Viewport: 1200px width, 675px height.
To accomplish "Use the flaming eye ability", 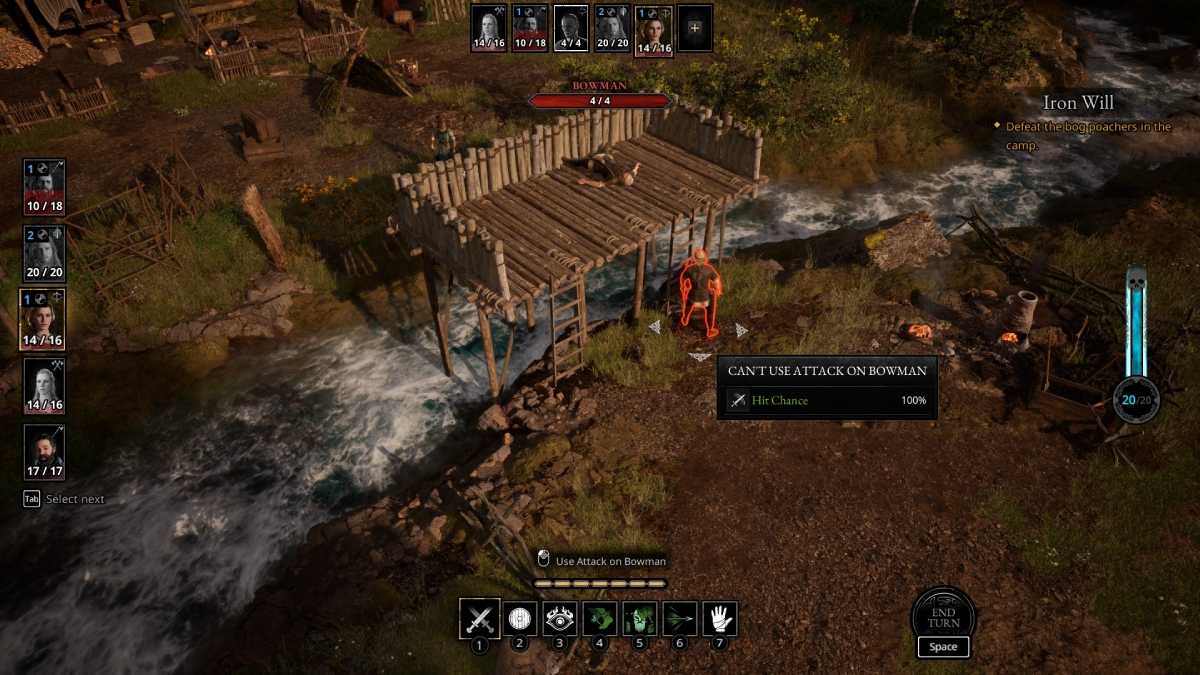I will click(x=560, y=618).
